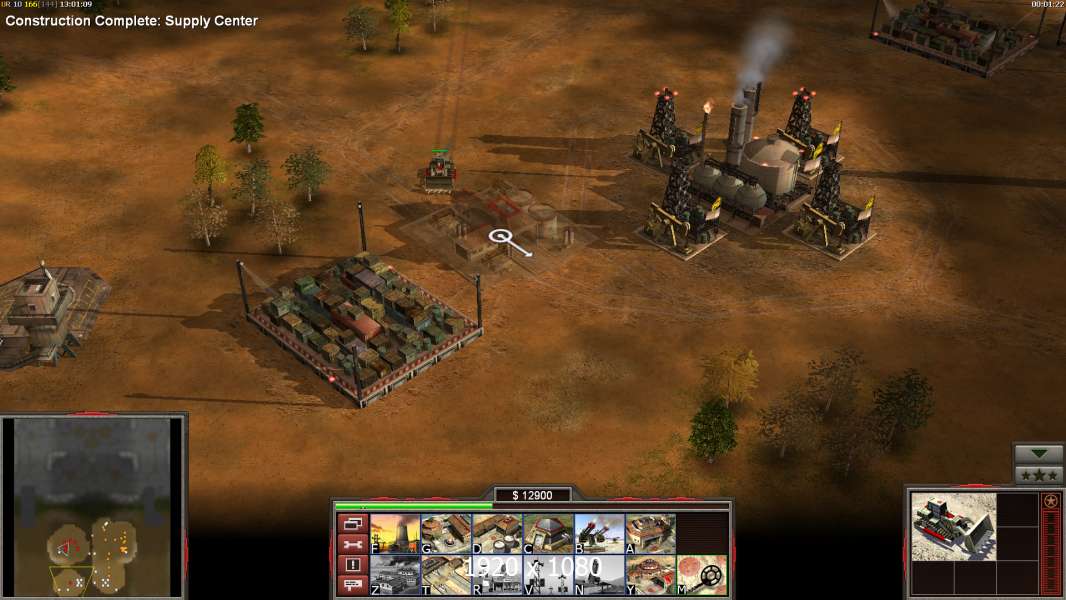Build a Nuclear Reactor from the build menu
The image size is (1066, 600).
click(x=395, y=534)
